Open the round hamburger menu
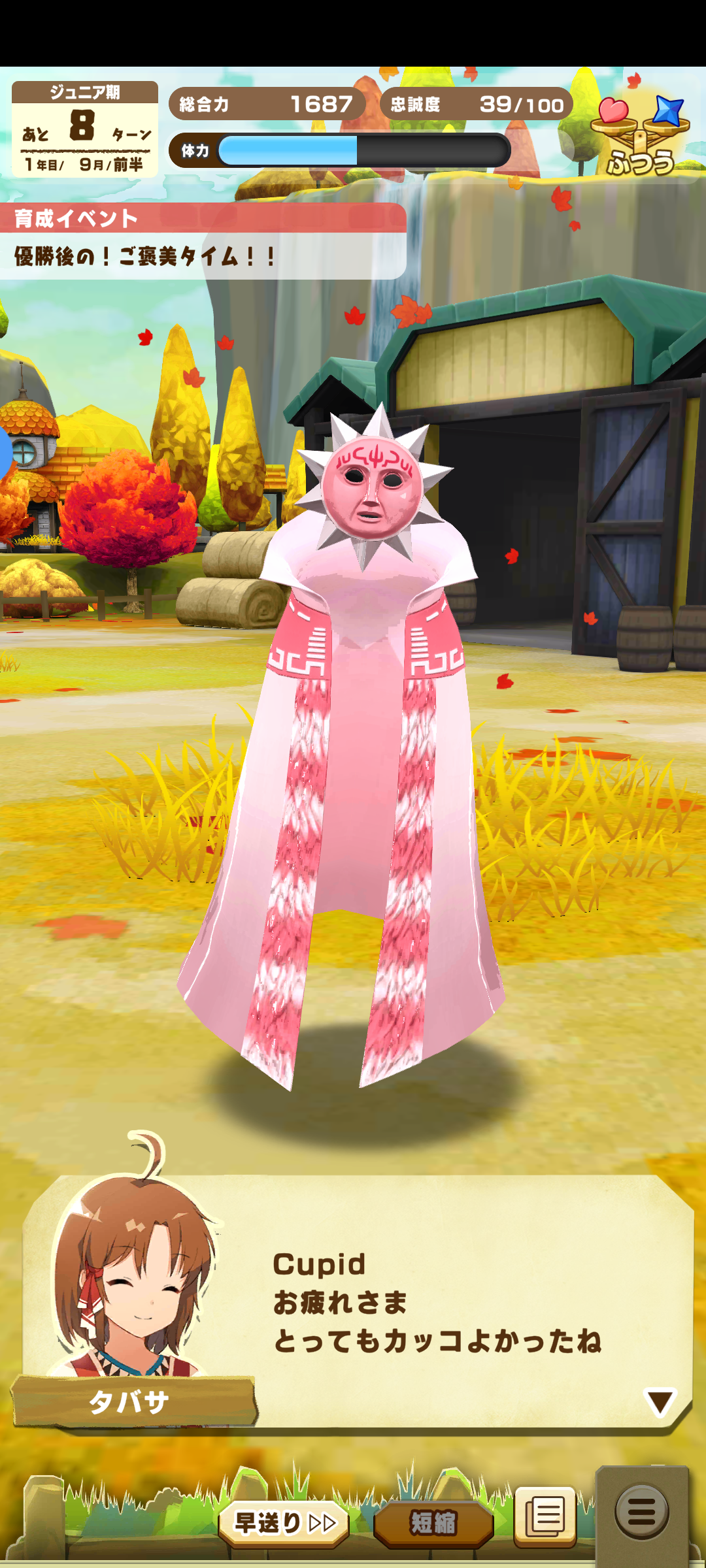The image size is (706, 1568). [641, 1511]
